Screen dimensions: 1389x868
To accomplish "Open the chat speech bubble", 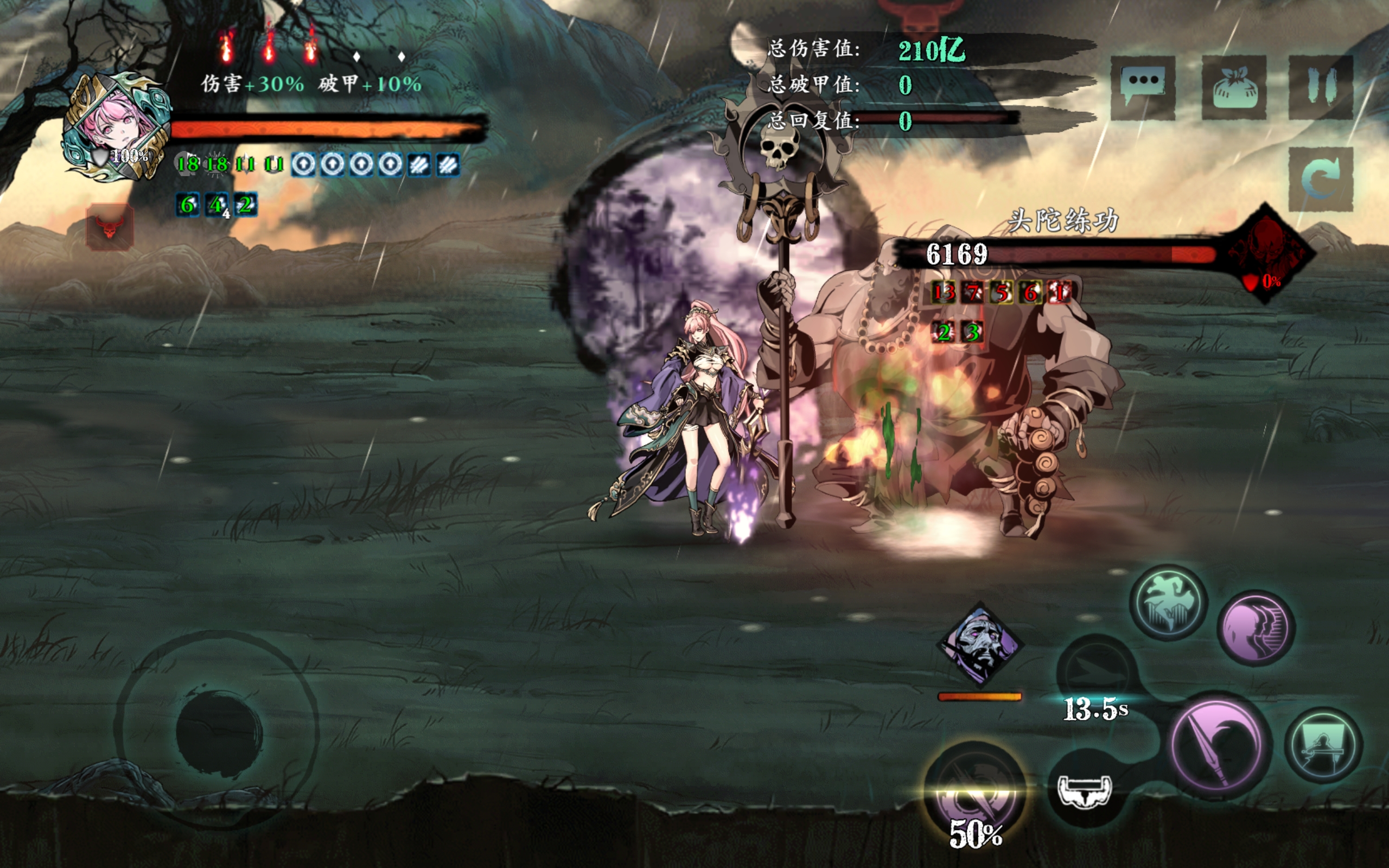I will (x=1143, y=87).
